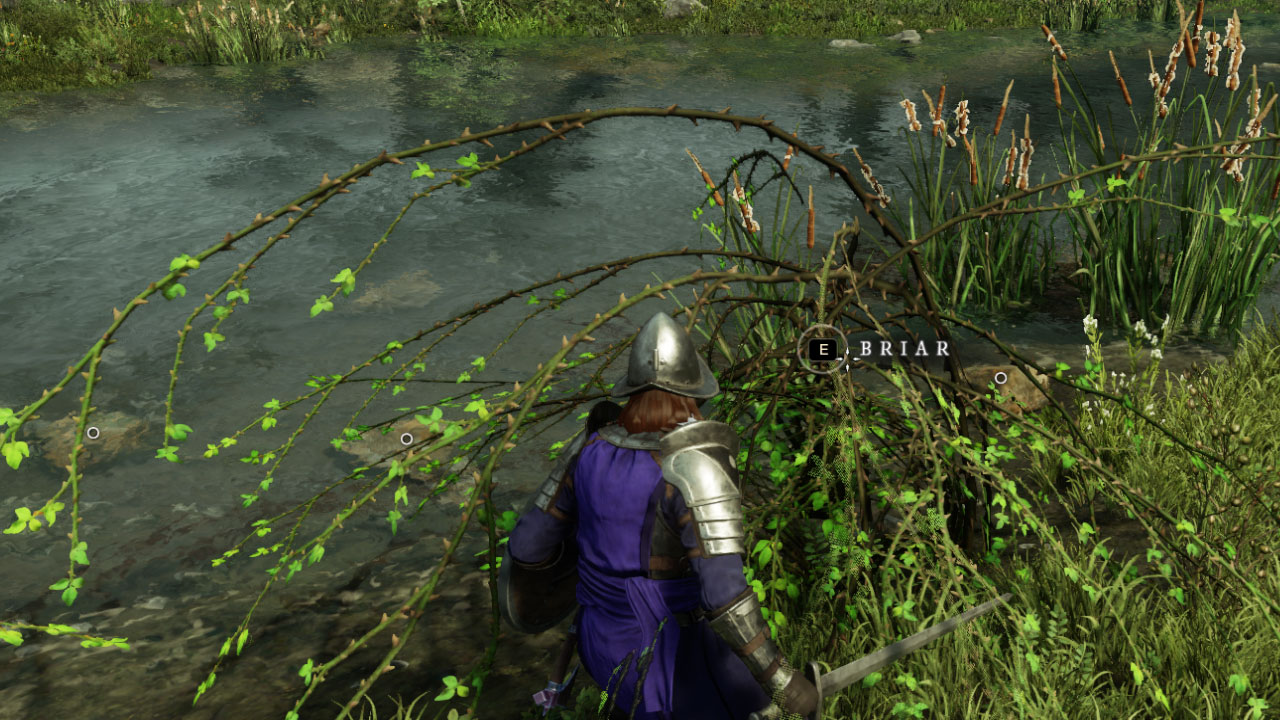Click the BRIAR interaction label text
Viewport: 1280px width, 720px height.
pyautogui.click(x=903, y=349)
